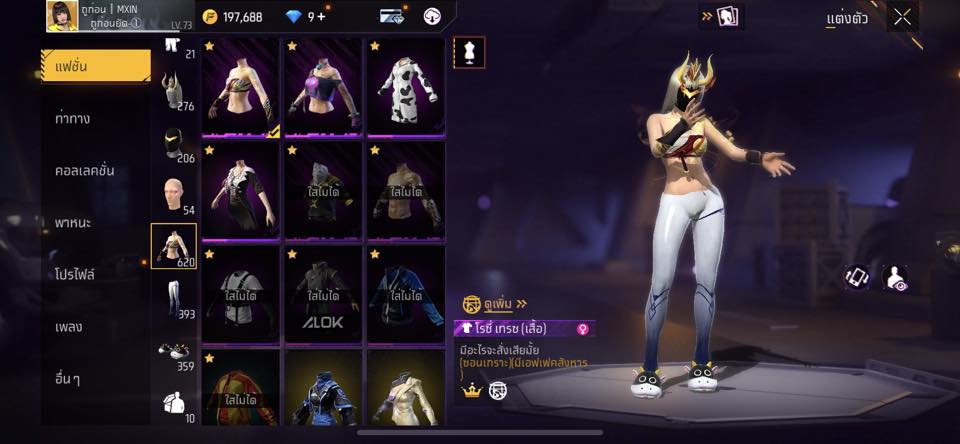The image size is (960, 444).
Task: Choose the mask category showing 206
Action: [173, 145]
